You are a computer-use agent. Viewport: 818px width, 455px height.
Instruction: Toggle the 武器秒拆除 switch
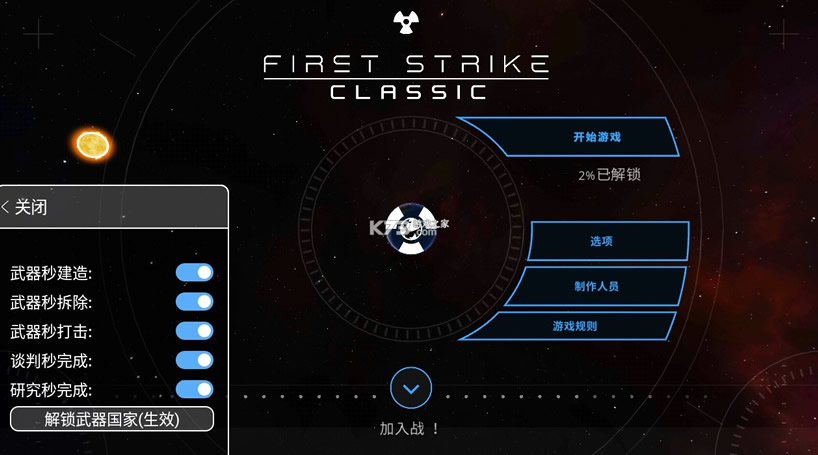[194, 302]
